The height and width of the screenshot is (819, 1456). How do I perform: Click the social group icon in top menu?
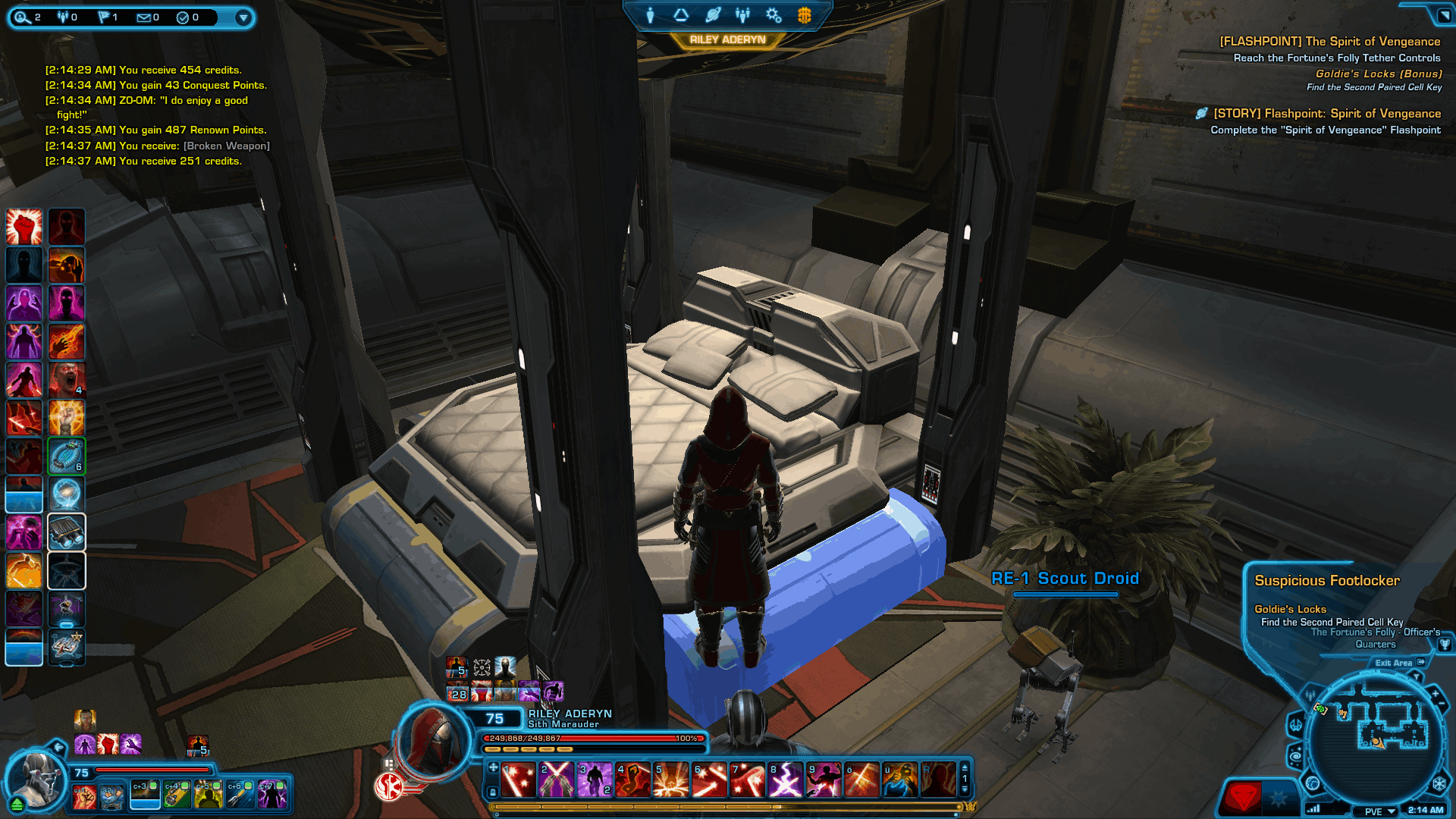(742, 14)
